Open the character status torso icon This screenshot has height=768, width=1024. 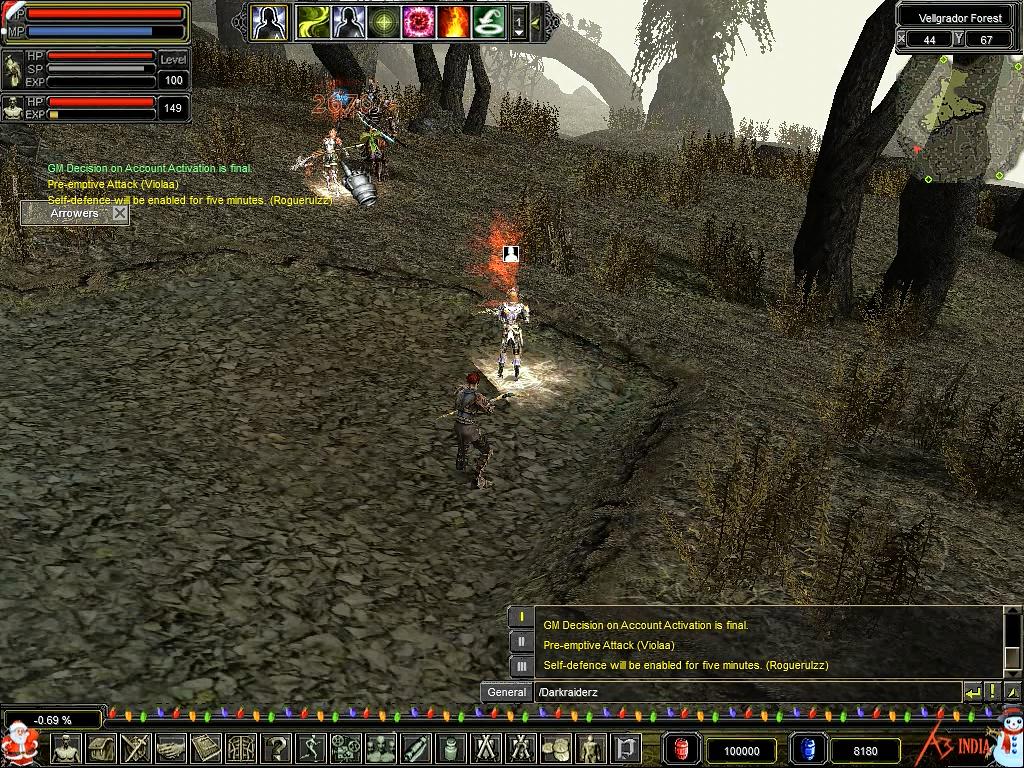coord(66,748)
